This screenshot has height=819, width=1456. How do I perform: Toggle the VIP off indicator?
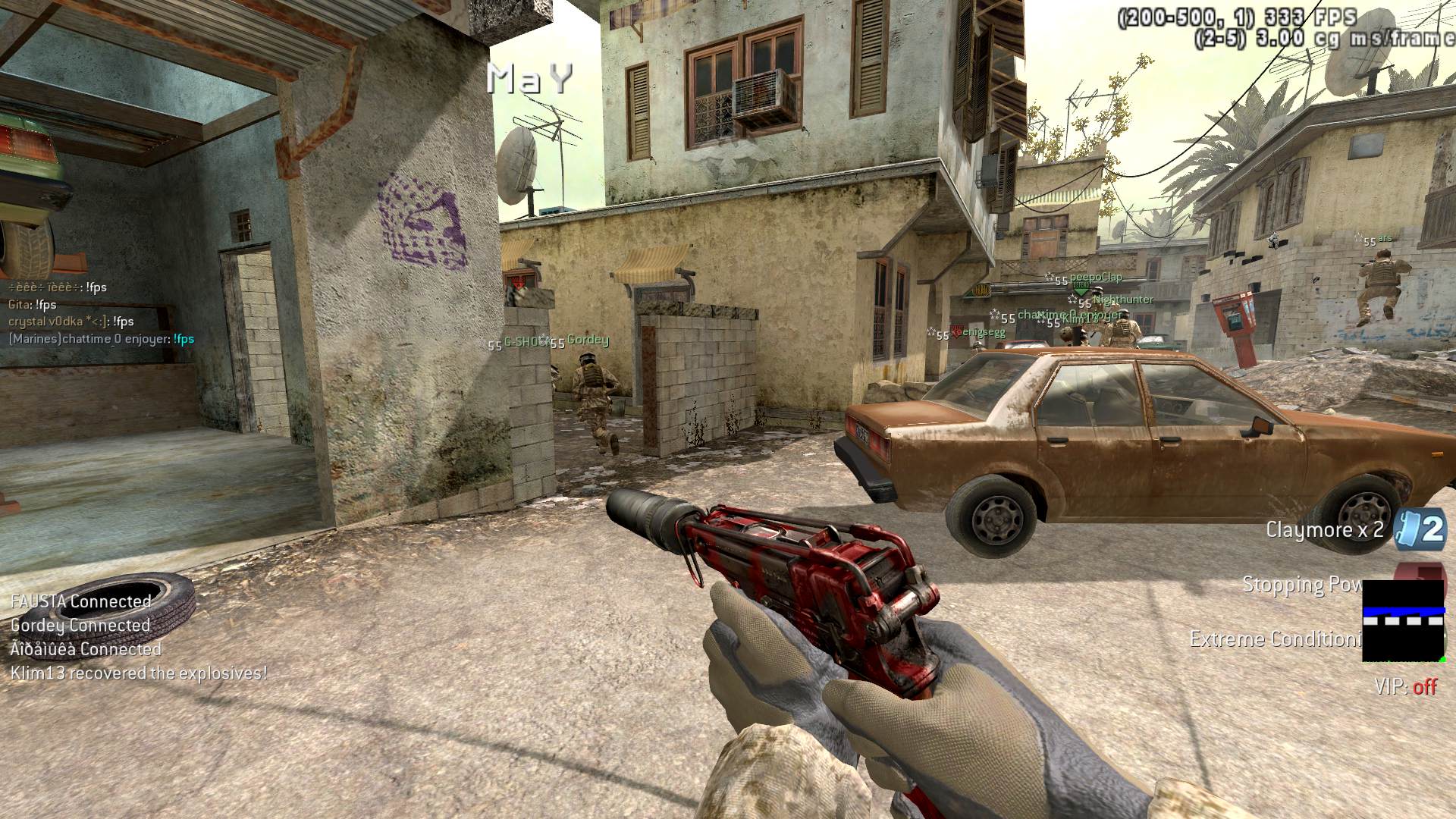[x=1405, y=687]
